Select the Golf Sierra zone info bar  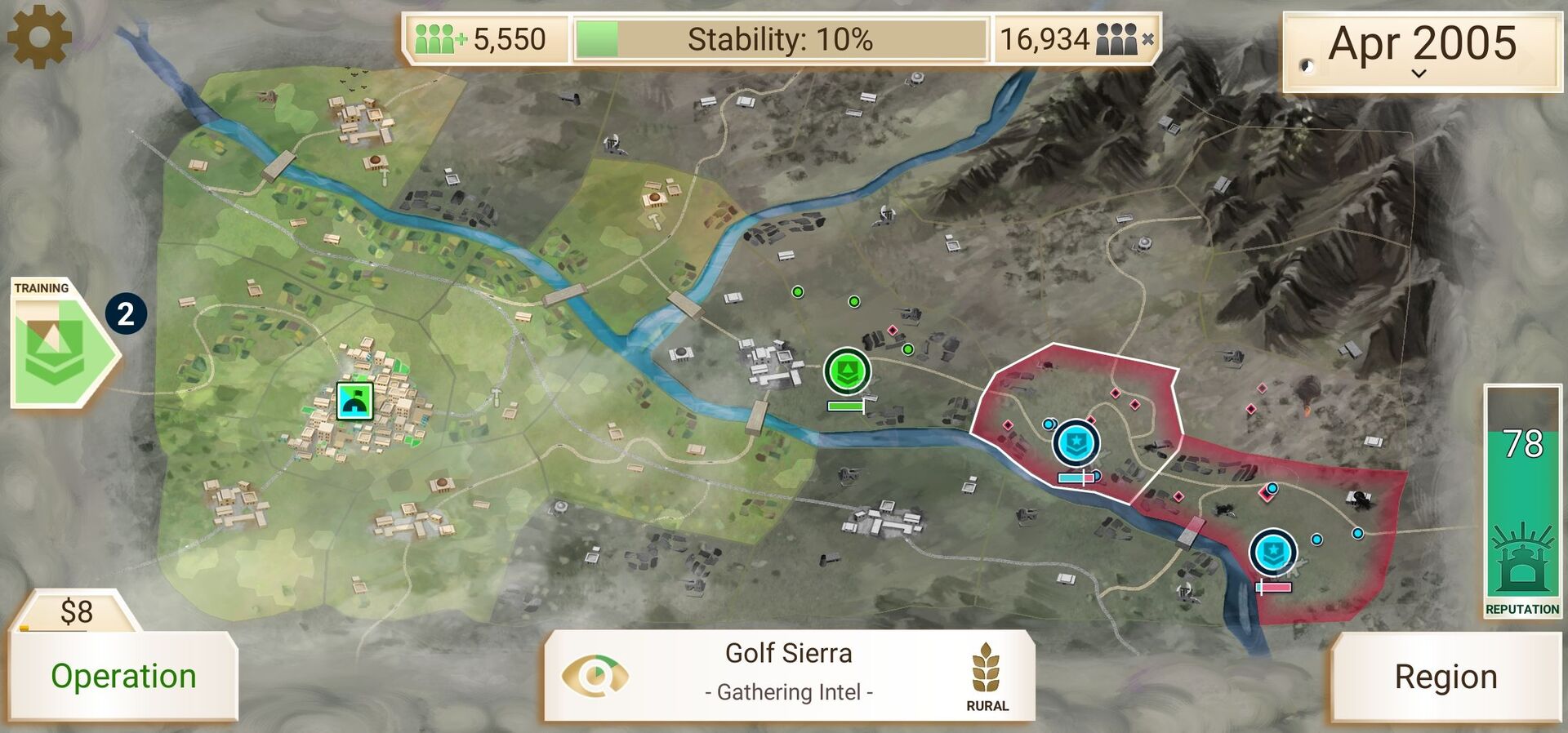coord(789,674)
